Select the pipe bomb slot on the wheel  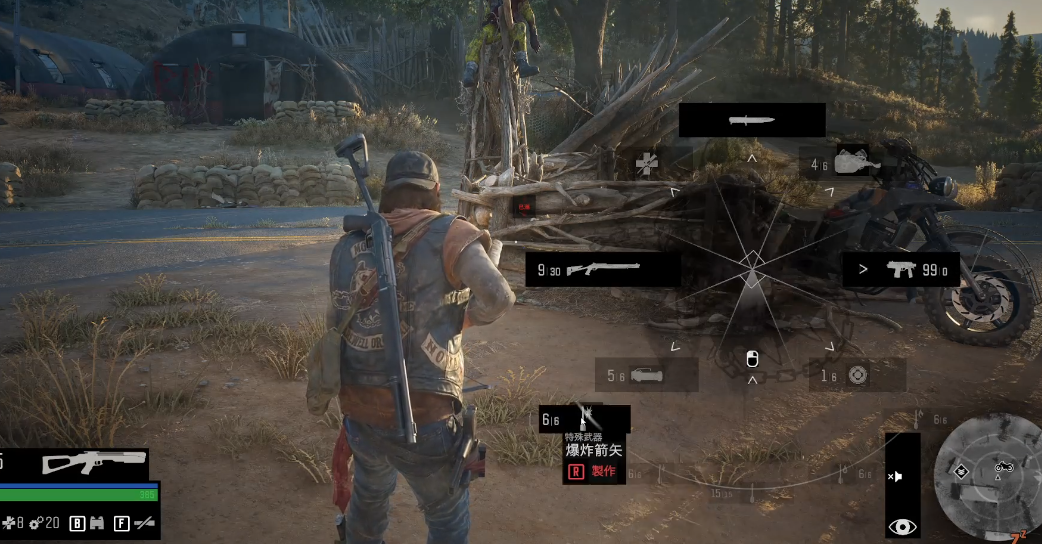tap(646, 375)
